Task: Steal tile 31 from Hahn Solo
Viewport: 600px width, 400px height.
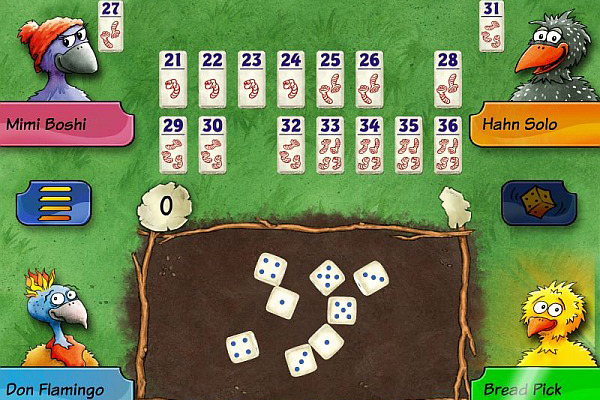Action: 491,25
